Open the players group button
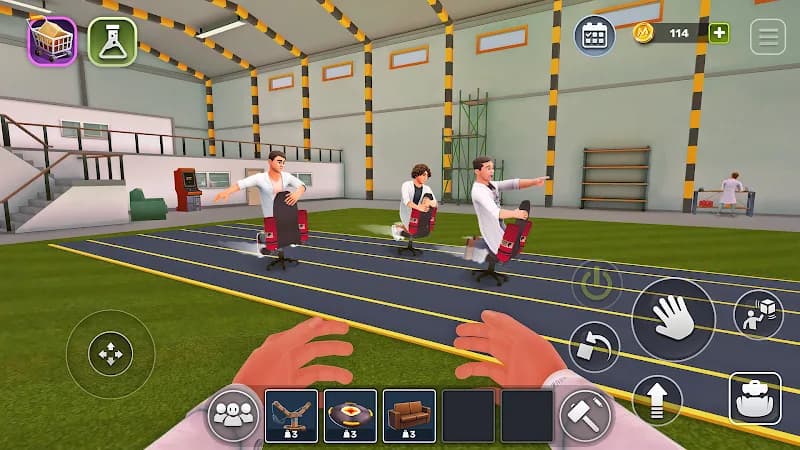 (x=233, y=415)
